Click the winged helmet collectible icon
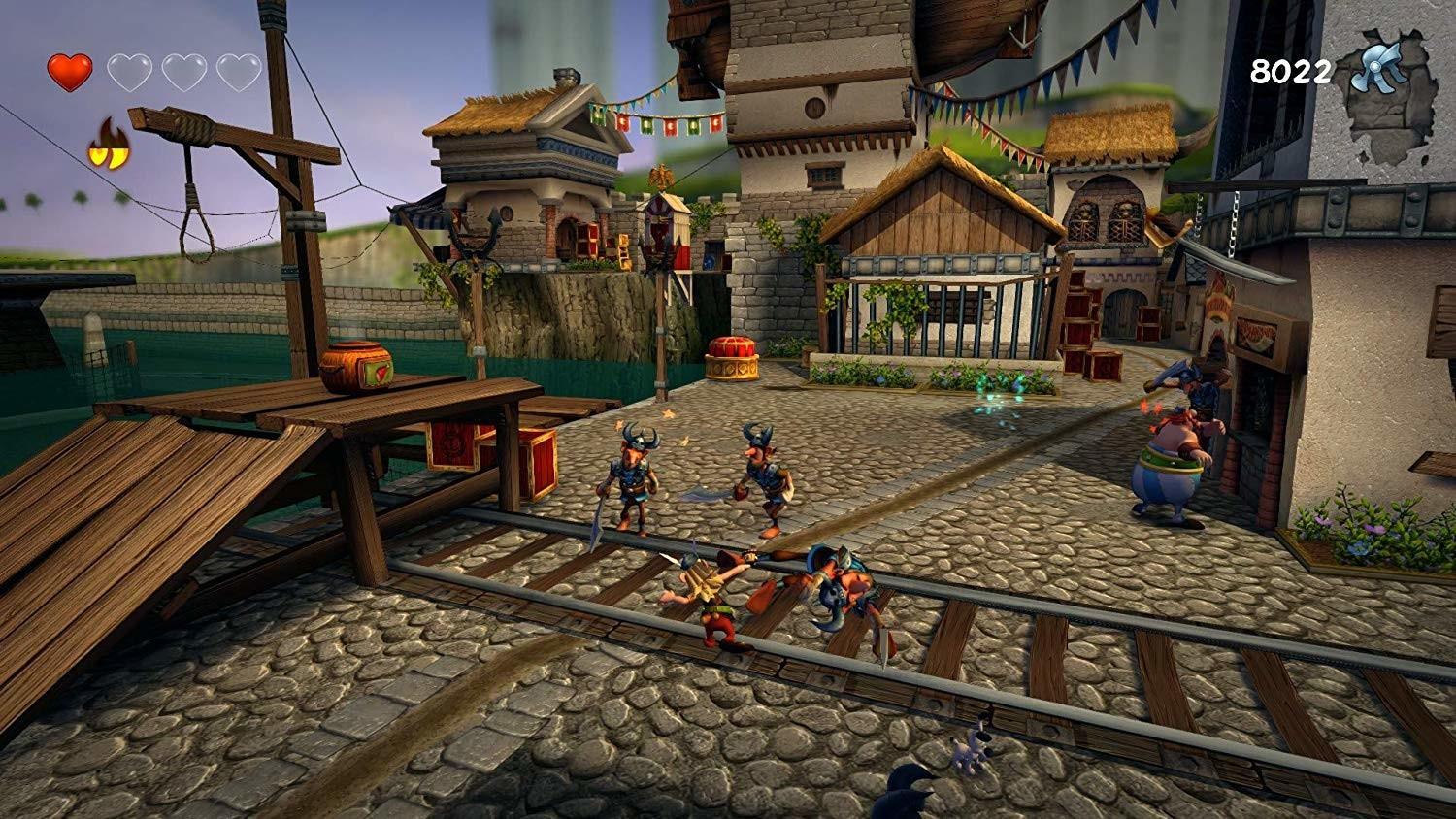 [x=1380, y=70]
